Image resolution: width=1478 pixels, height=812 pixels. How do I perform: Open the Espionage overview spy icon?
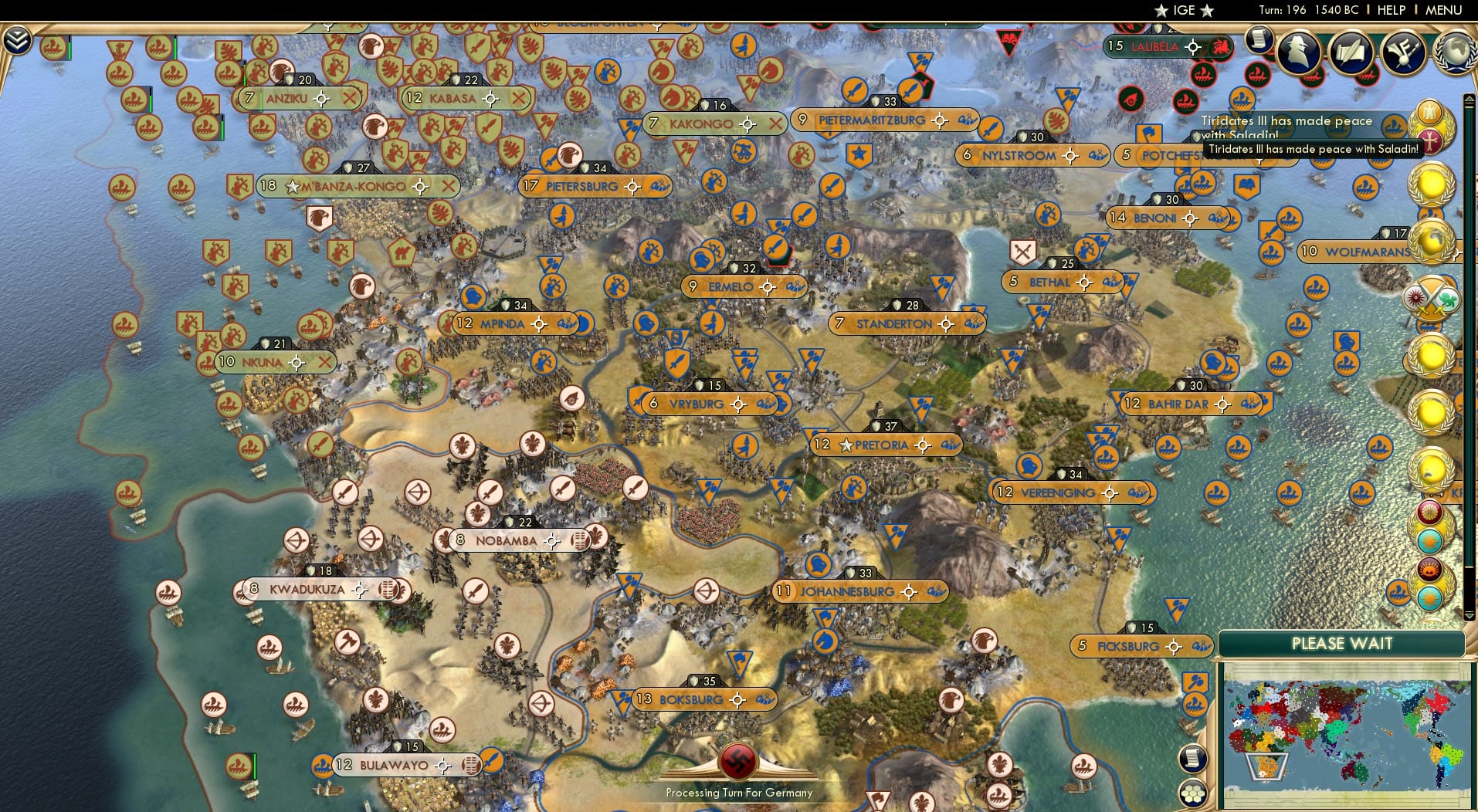(x=1298, y=52)
